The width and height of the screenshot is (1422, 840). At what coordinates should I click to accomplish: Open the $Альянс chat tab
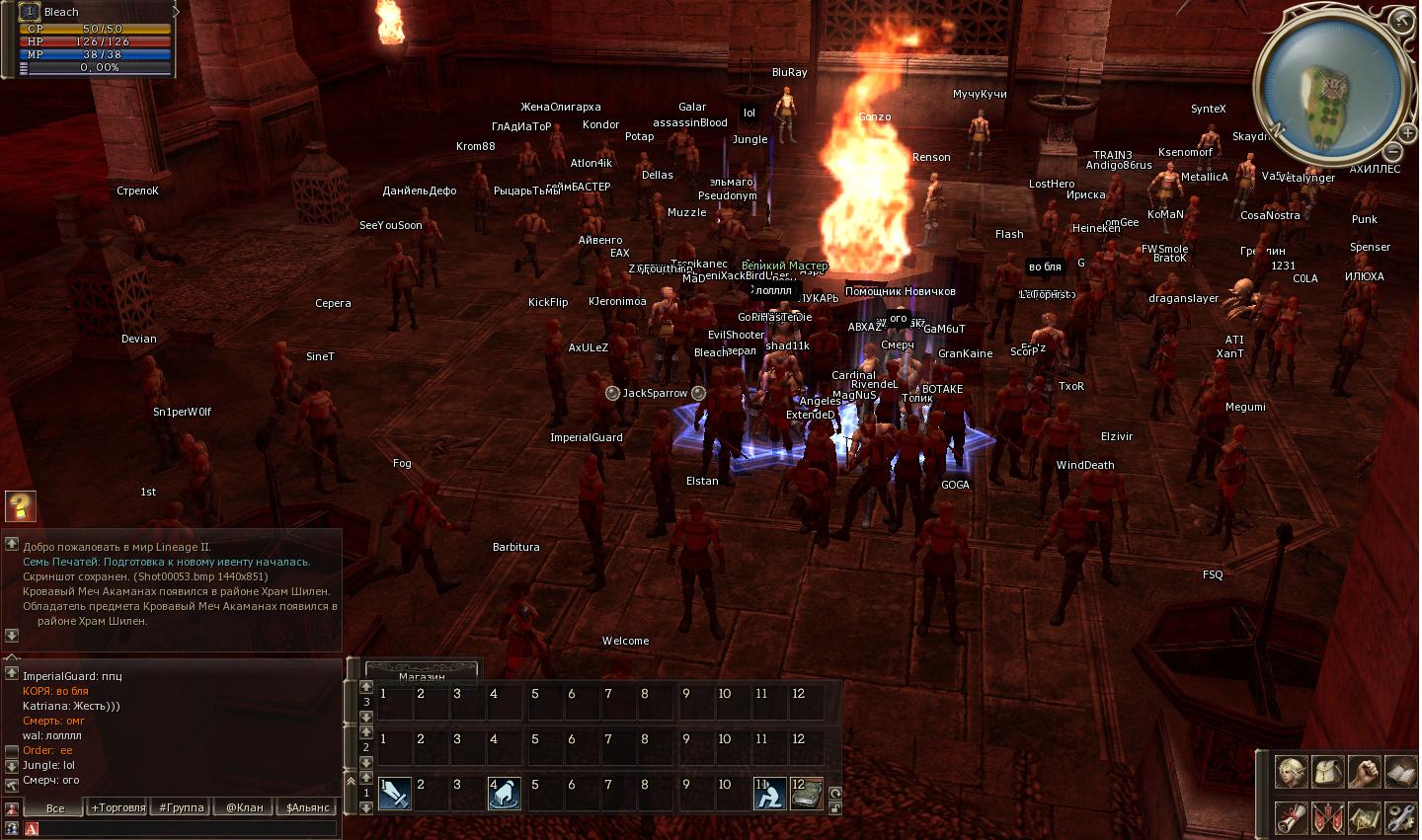click(x=307, y=807)
